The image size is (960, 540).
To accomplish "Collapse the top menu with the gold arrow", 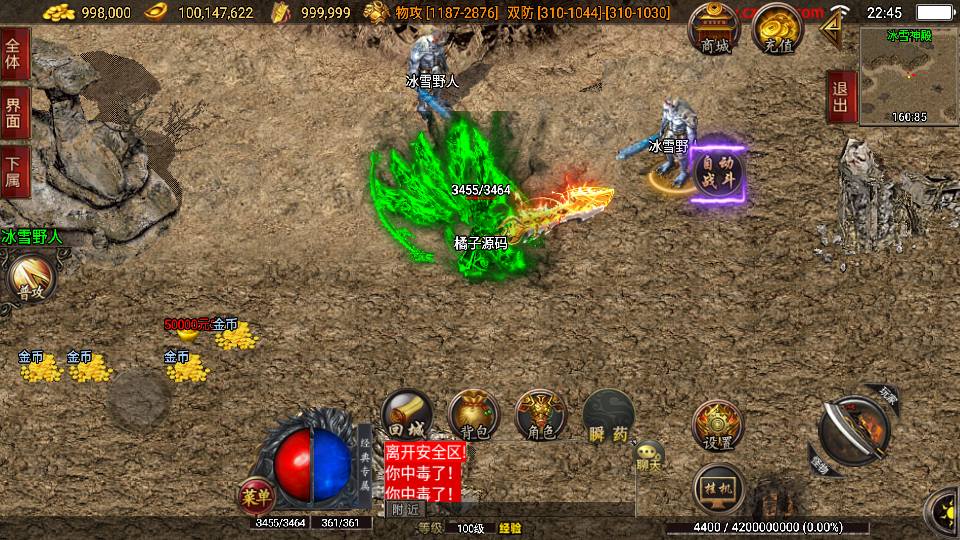I will point(830,29).
